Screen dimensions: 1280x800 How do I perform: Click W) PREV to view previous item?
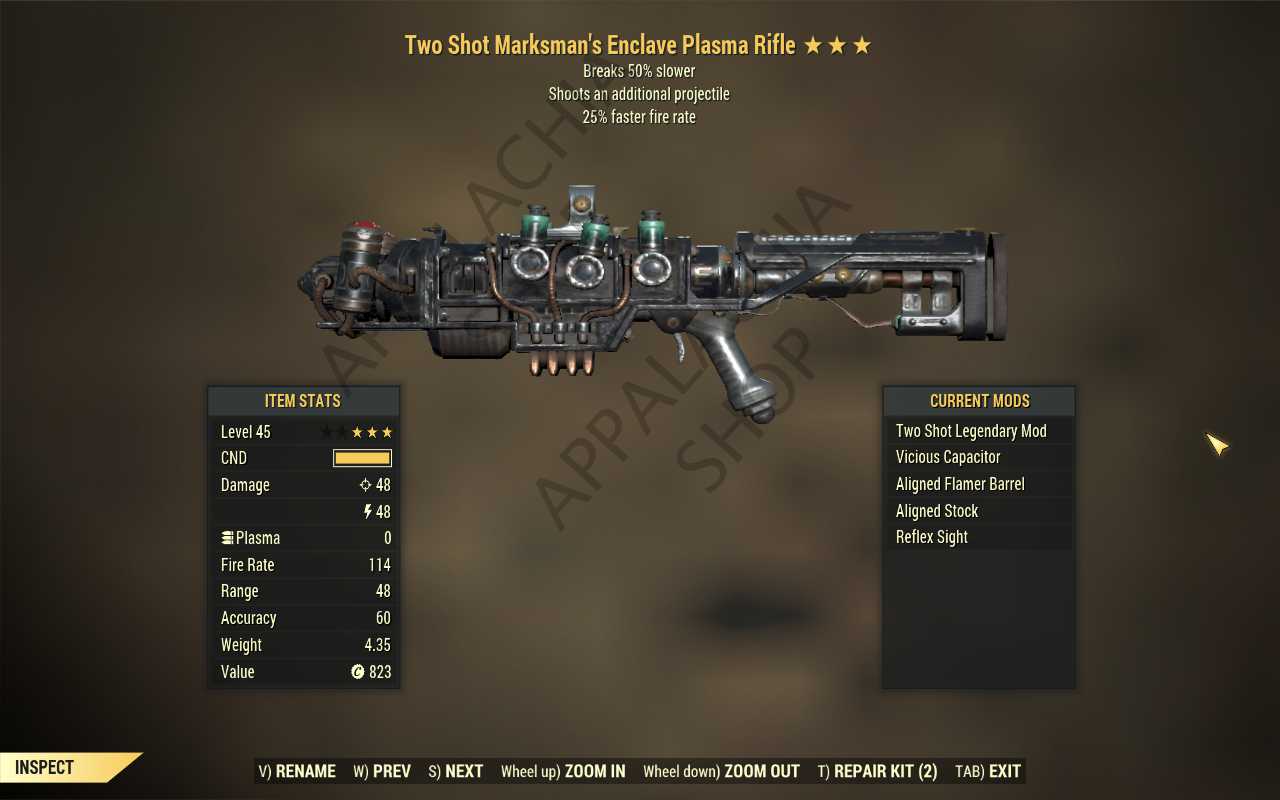tap(381, 771)
